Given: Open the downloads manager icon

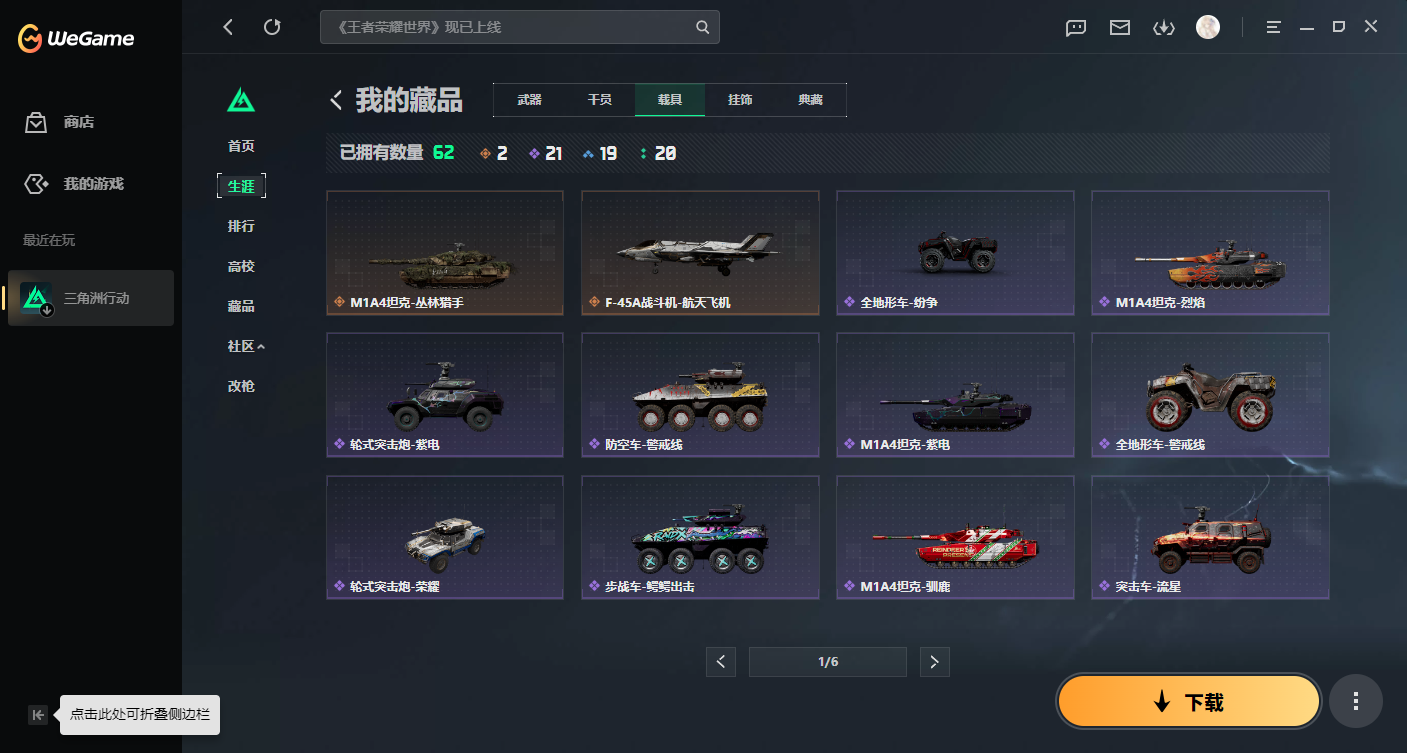Looking at the screenshot, I should 1163,28.
